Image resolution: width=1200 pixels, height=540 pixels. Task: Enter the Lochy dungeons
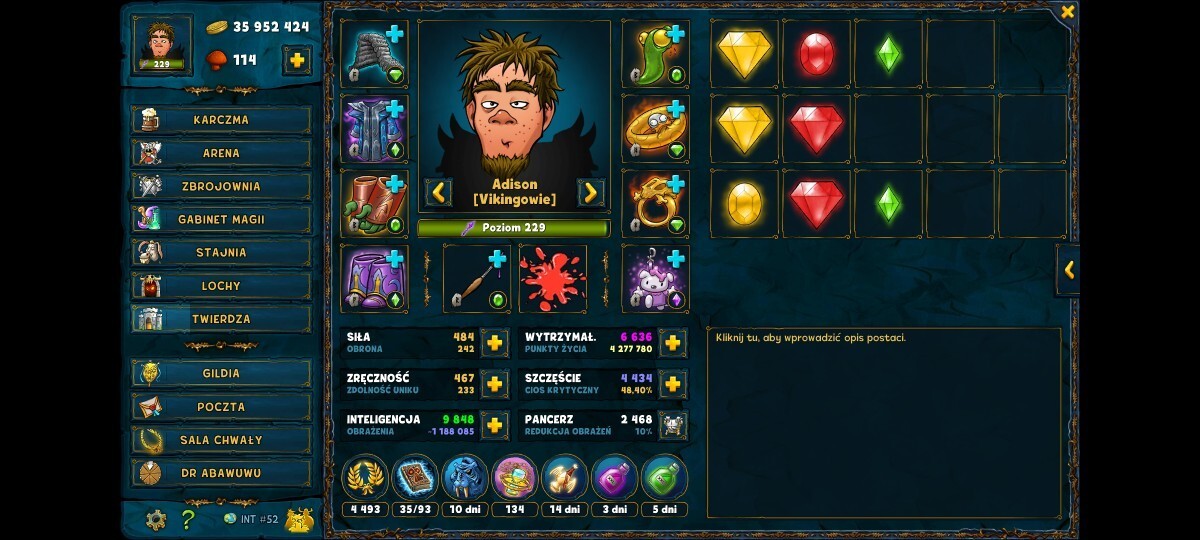(x=221, y=286)
